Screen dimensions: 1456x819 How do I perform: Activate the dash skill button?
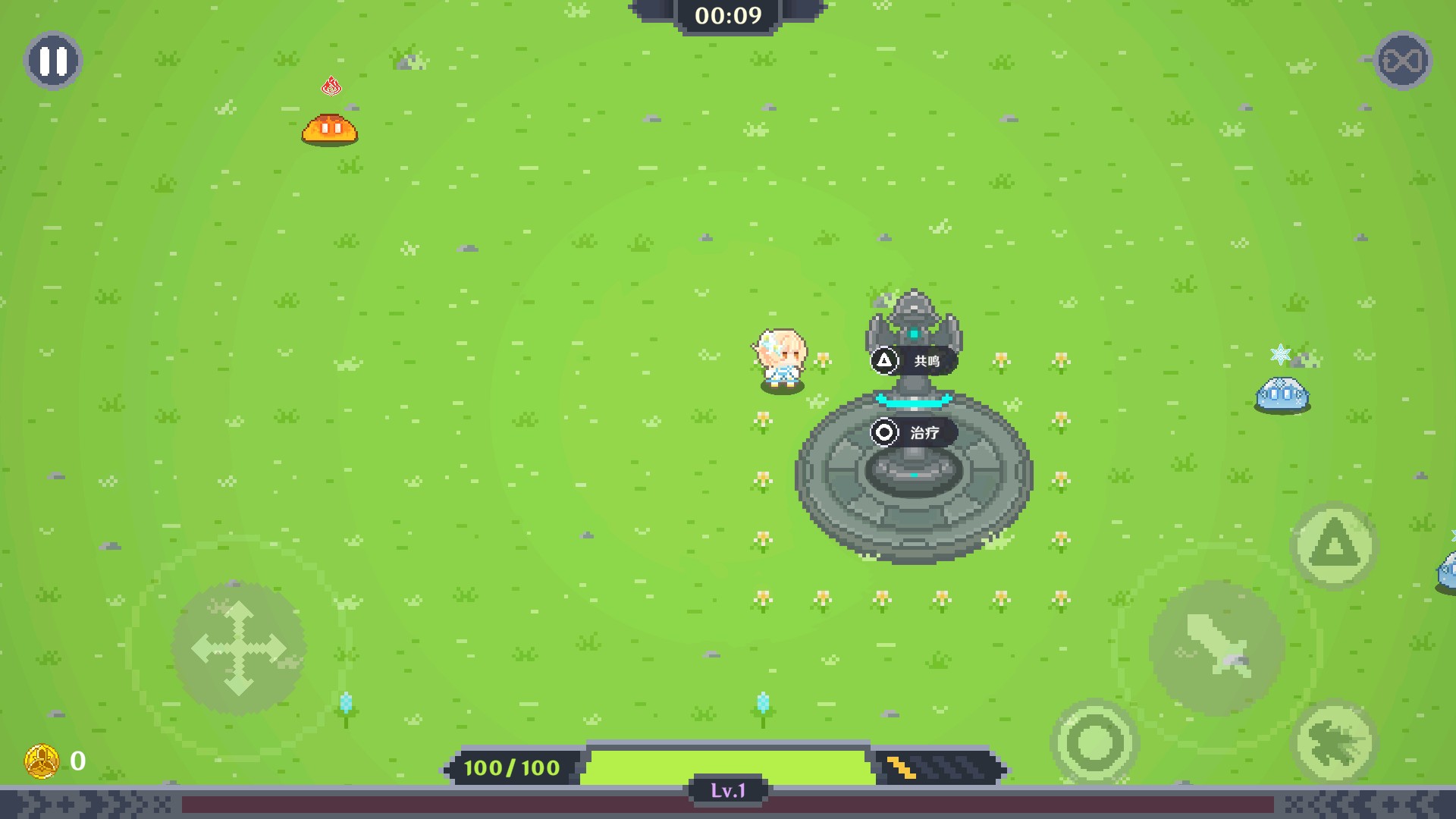point(1334,742)
